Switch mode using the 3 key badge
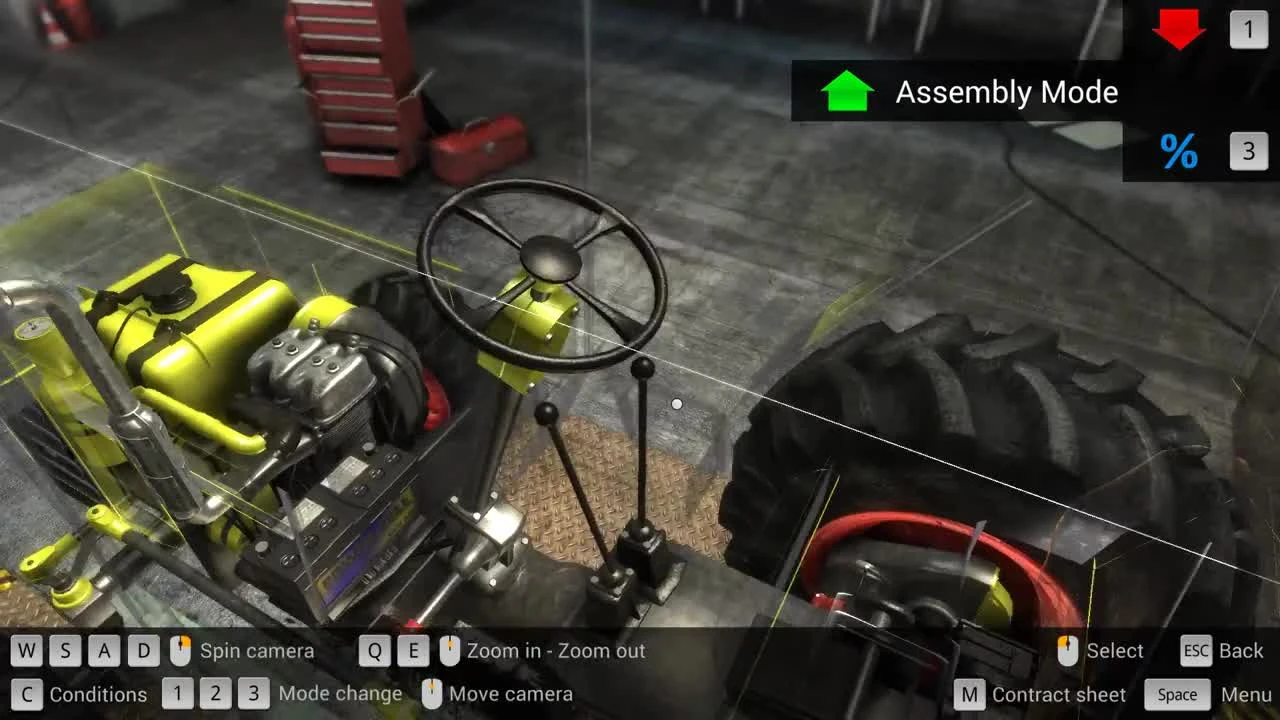The height and width of the screenshot is (720, 1280). pyautogui.click(x=252, y=693)
